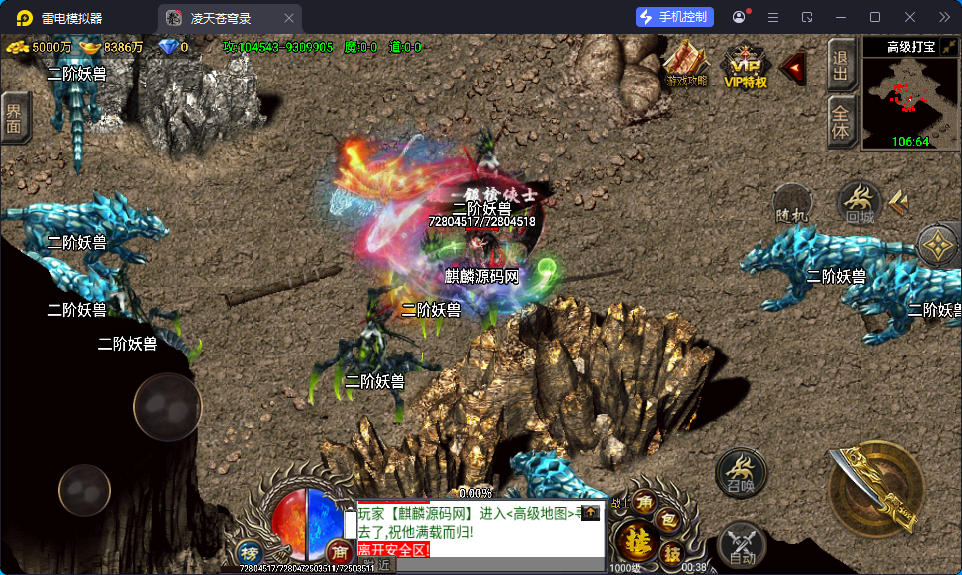Viewport: 962px width, 575px height.
Task: Open the emulator's 手机控制 phone control
Action: click(x=673, y=17)
